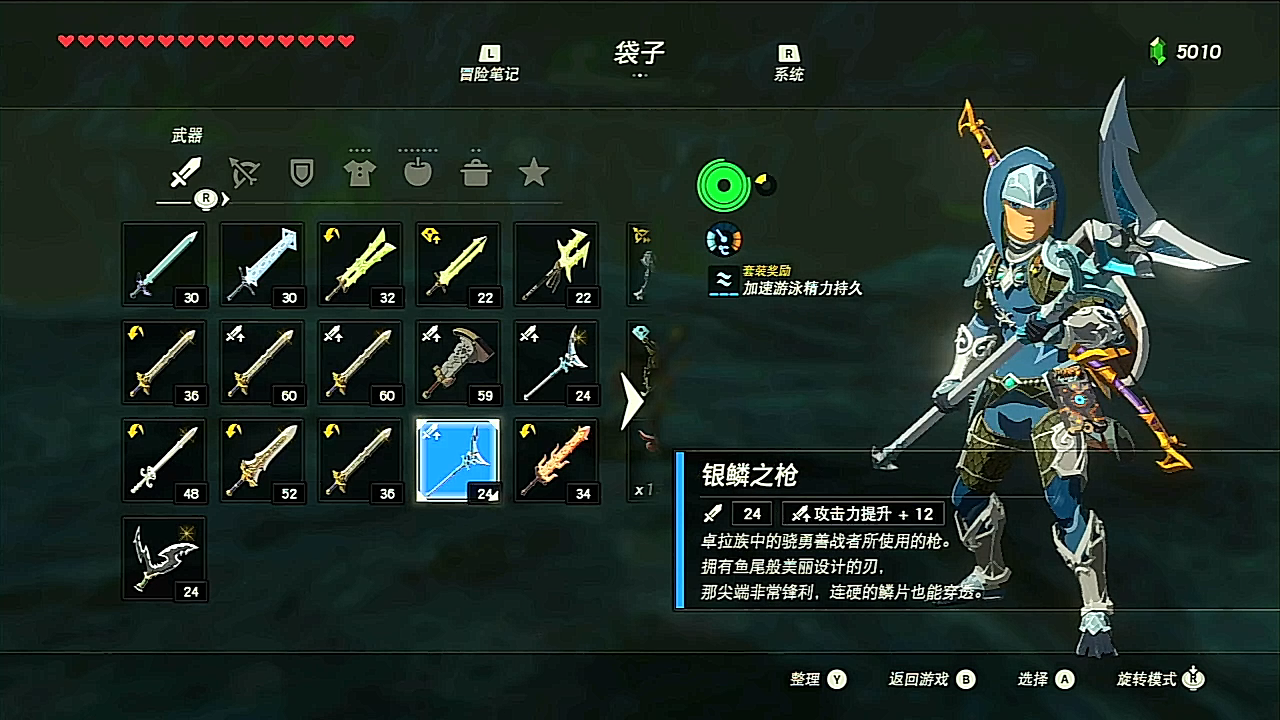The width and height of the screenshot is (1280, 720).
Task: Switch to the armor shirt tab
Action: click(359, 173)
